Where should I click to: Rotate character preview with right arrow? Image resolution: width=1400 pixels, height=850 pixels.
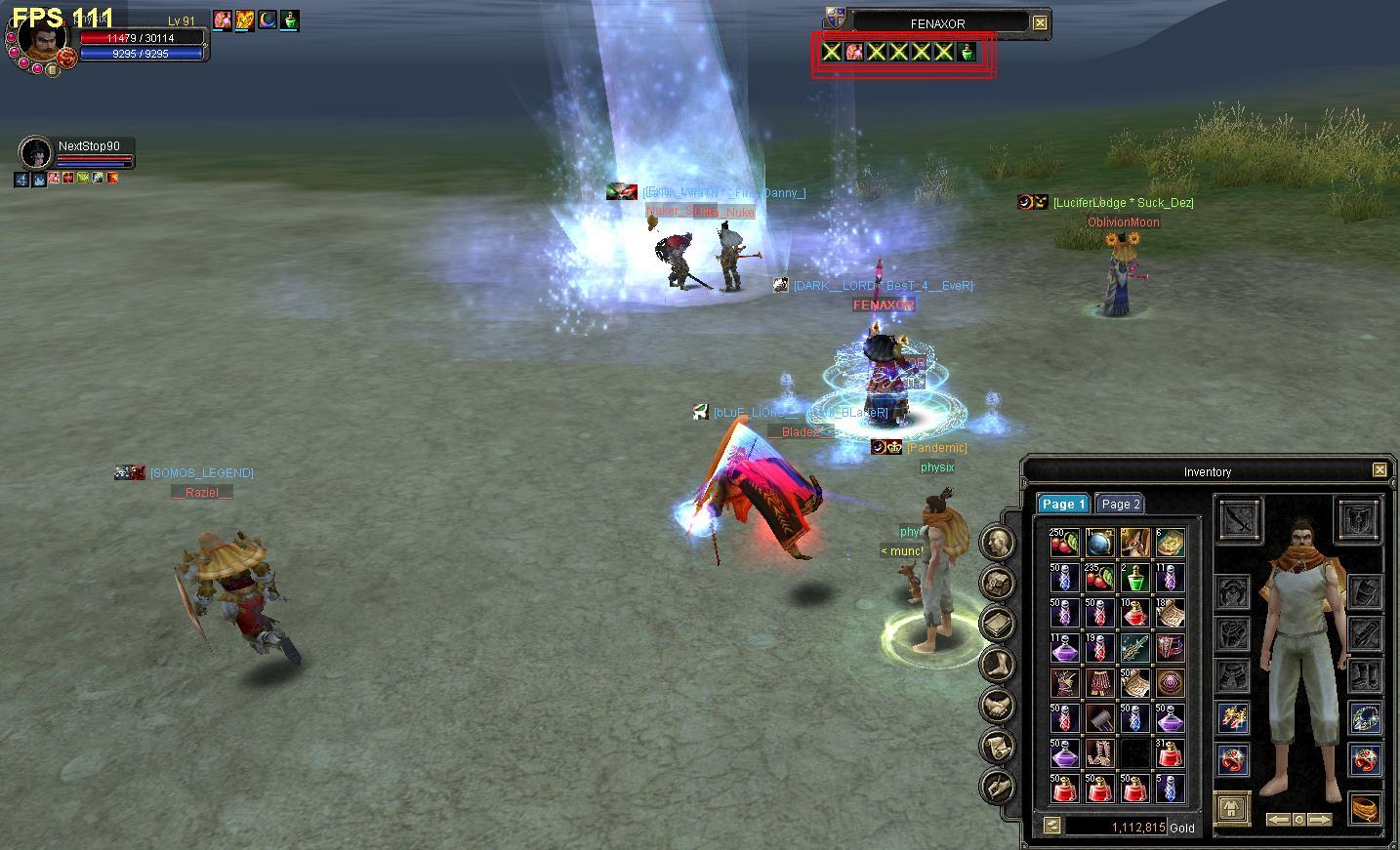[1319, 819]
